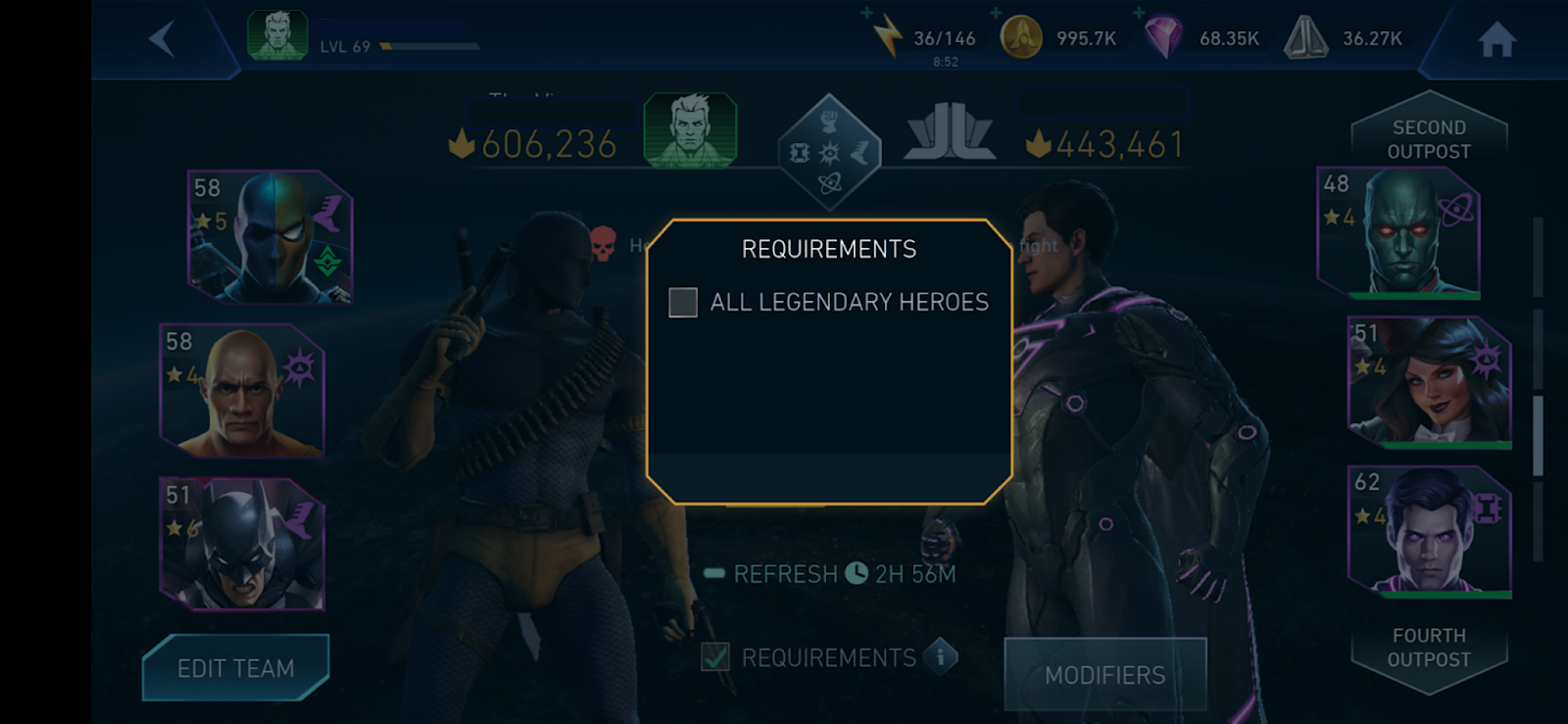
Task: Open the player profile avatar
Action: [277, 36]
